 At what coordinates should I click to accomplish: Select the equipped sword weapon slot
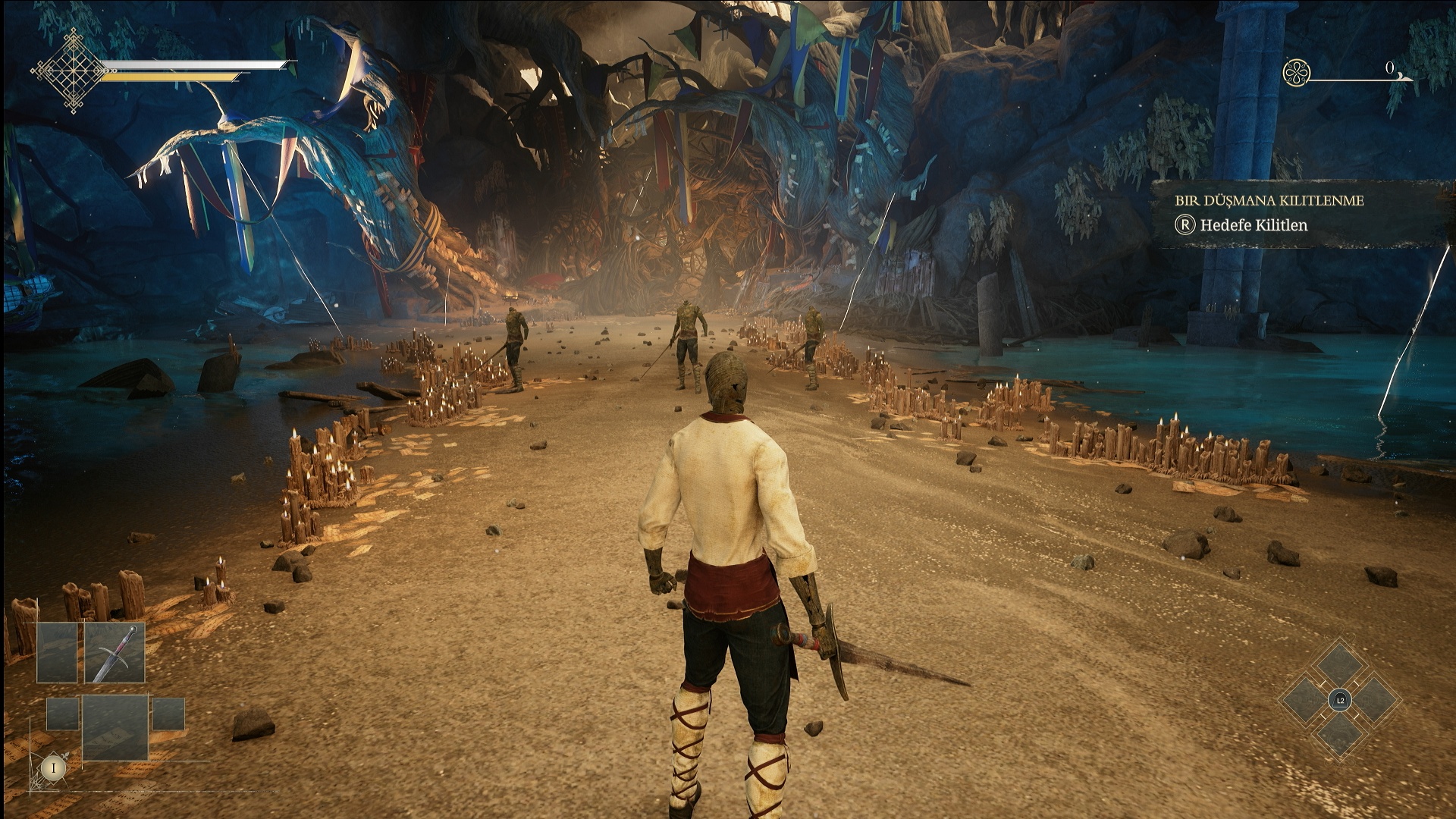(115, 653)
